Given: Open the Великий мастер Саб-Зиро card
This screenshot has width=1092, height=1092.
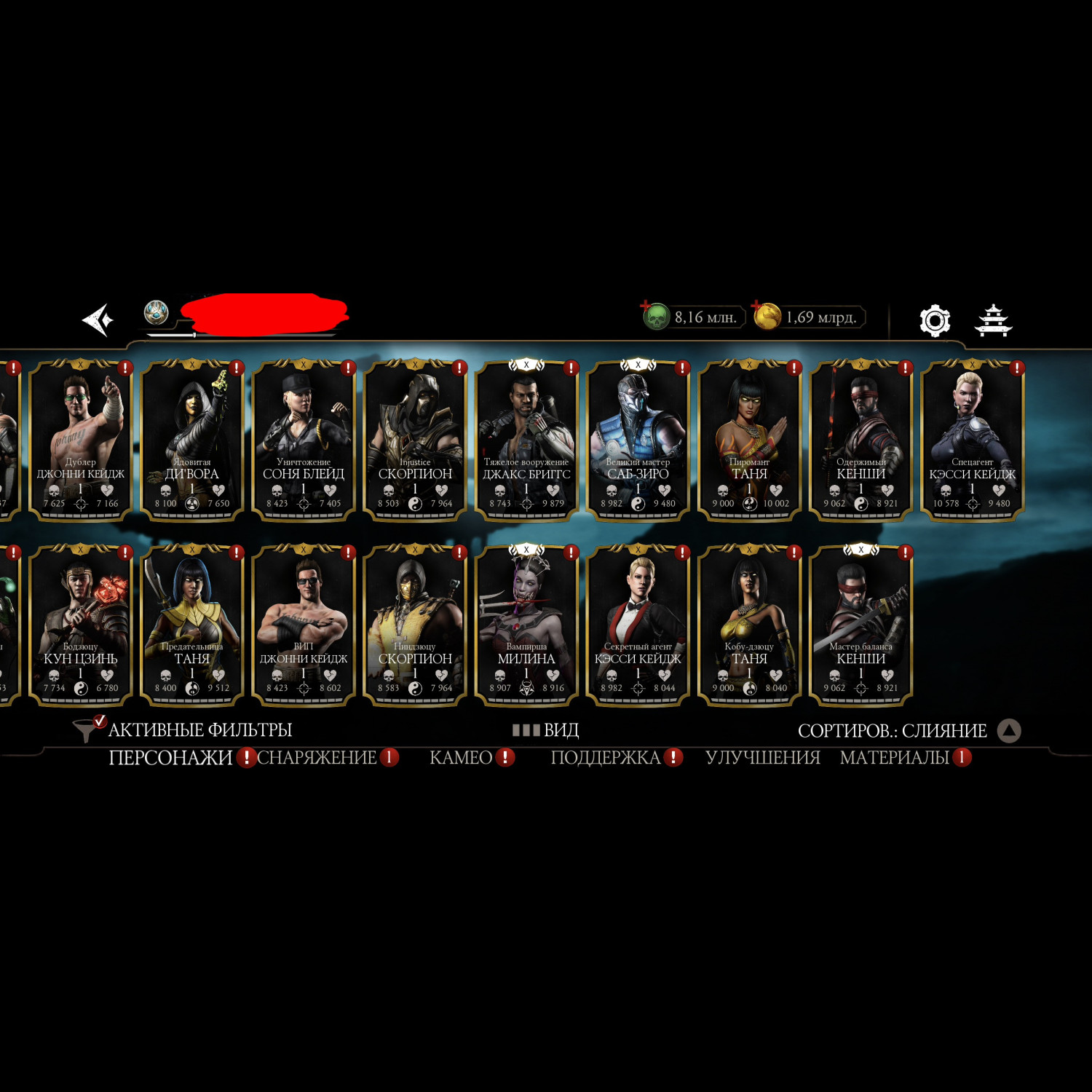Looking at the screenshot, I should (638, 439).
